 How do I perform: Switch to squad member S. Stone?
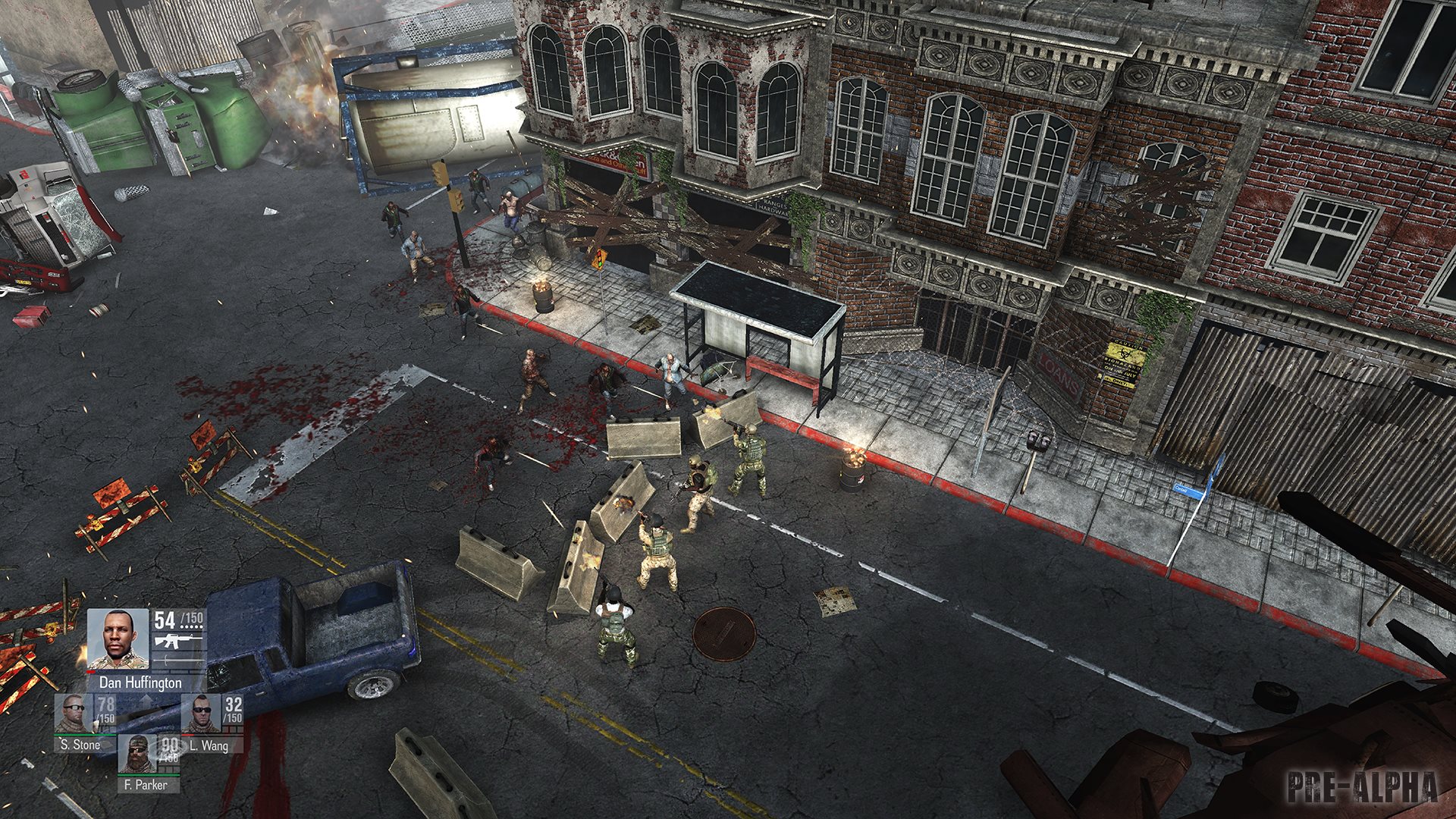tap(74, 713)
